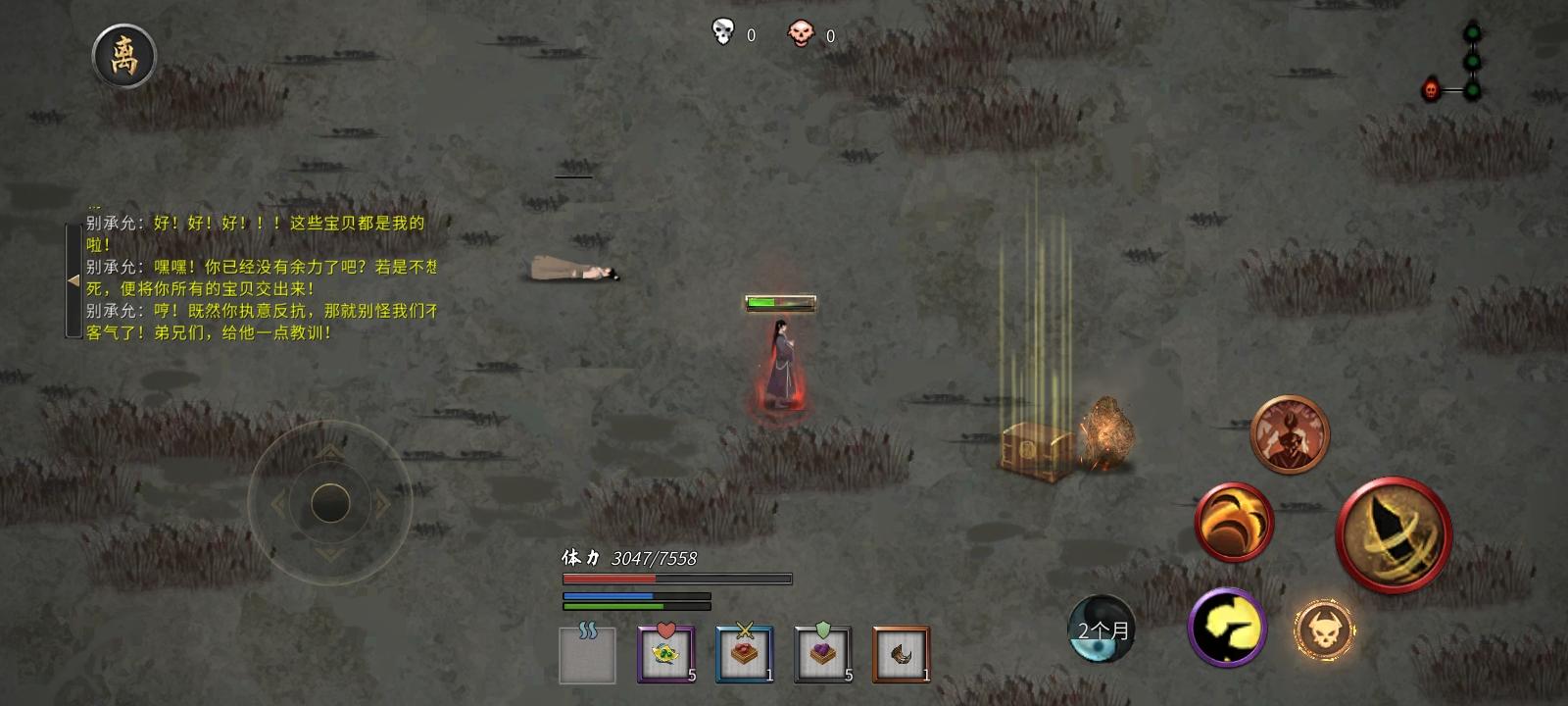The image size is (1568, 706).
Task: Cast the bronze demon silhouette skill
Action: click(x=1289, y=434)
